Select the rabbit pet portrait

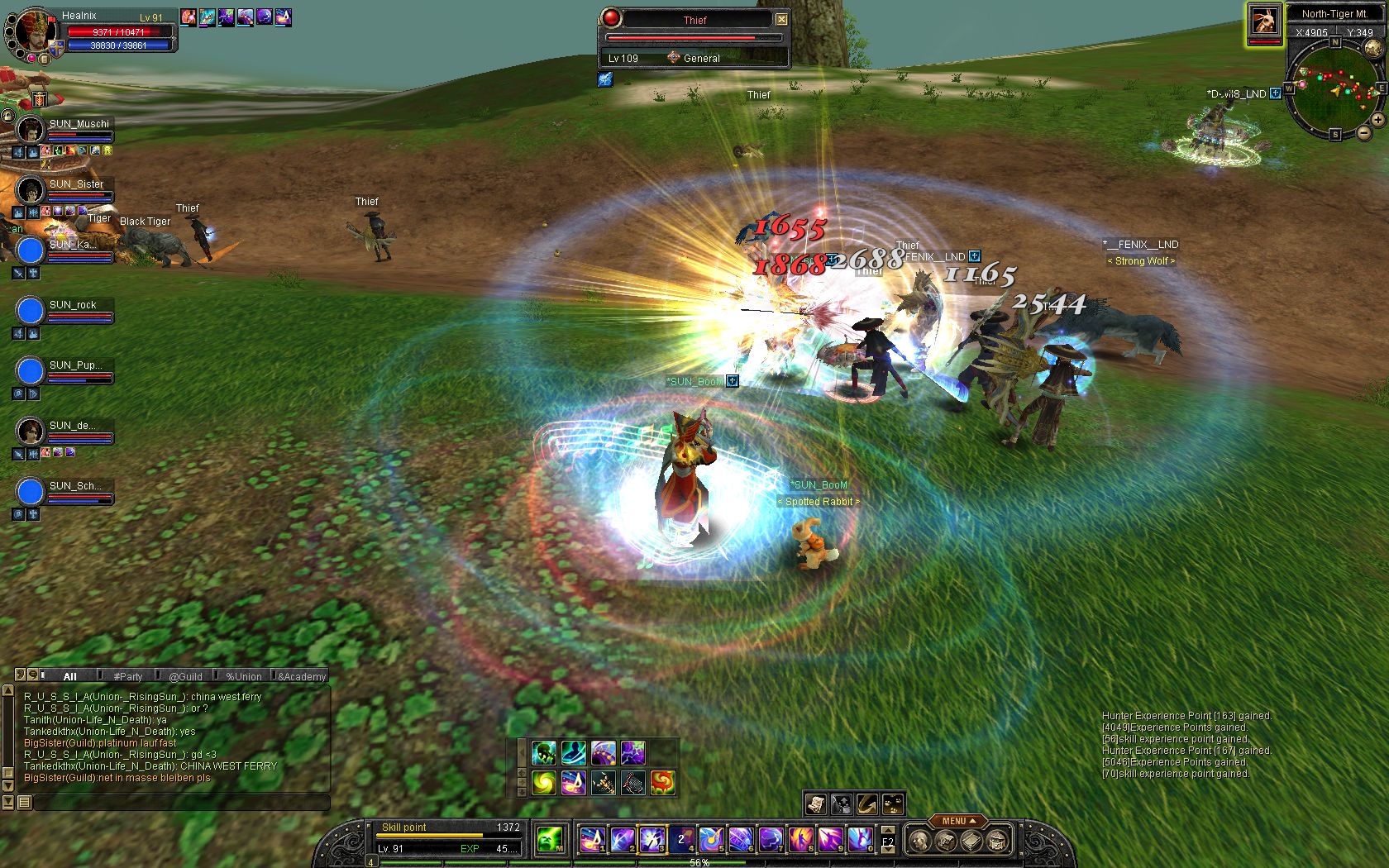pyautogui.click(x=1264, y=21)
